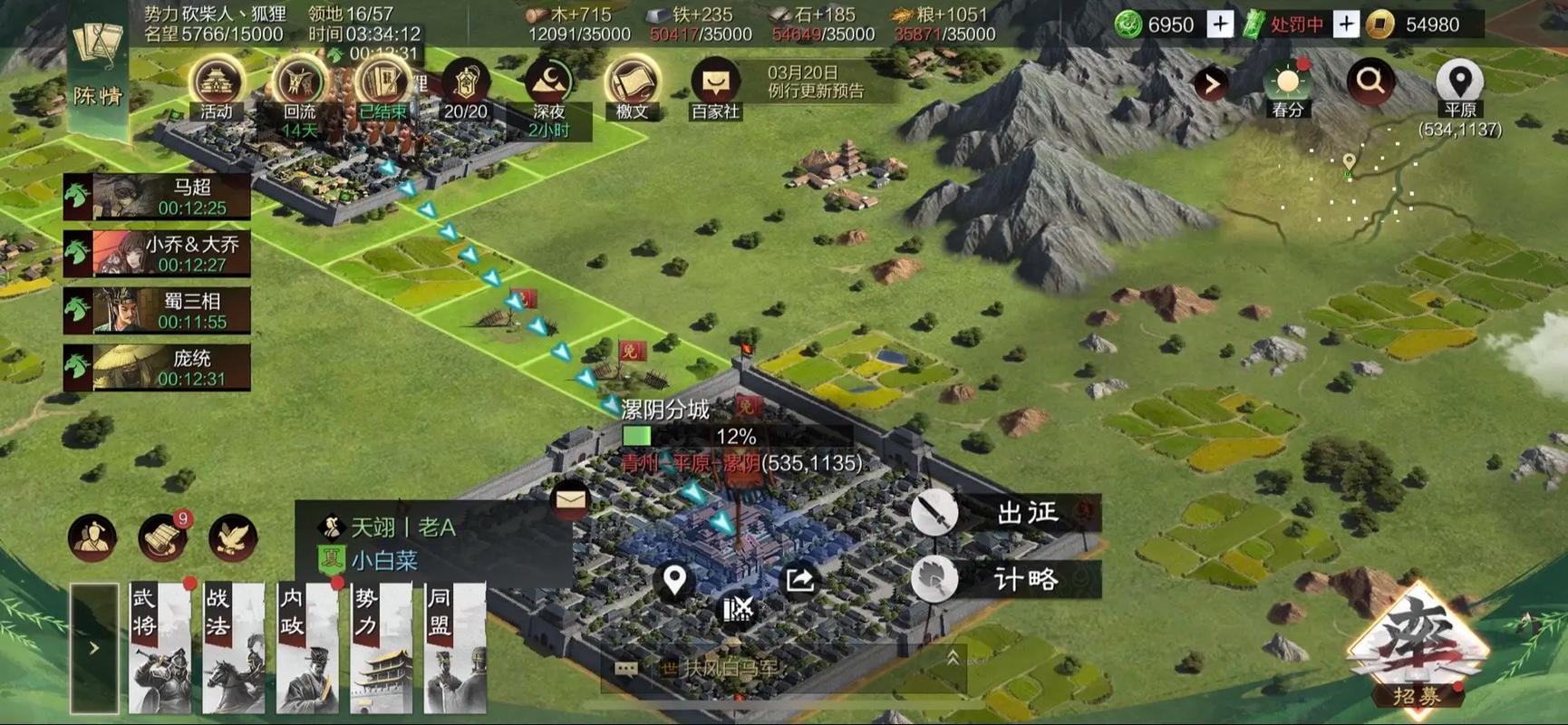This screenshot has width=1568, height=725.
Task: Select the 庞统 army entry
Action: (x=157, y=368)
